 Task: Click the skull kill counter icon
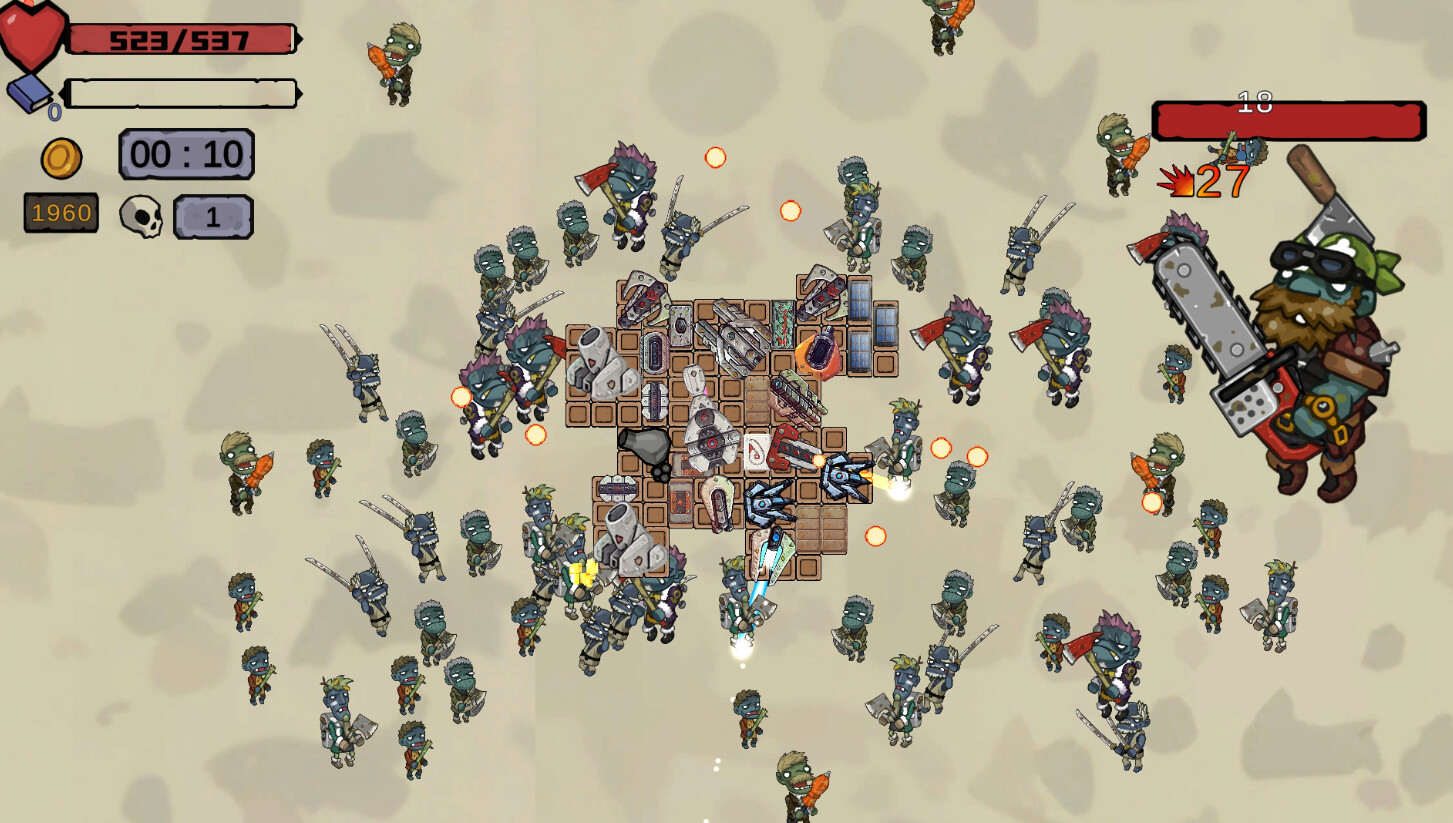tap(140, 213)
